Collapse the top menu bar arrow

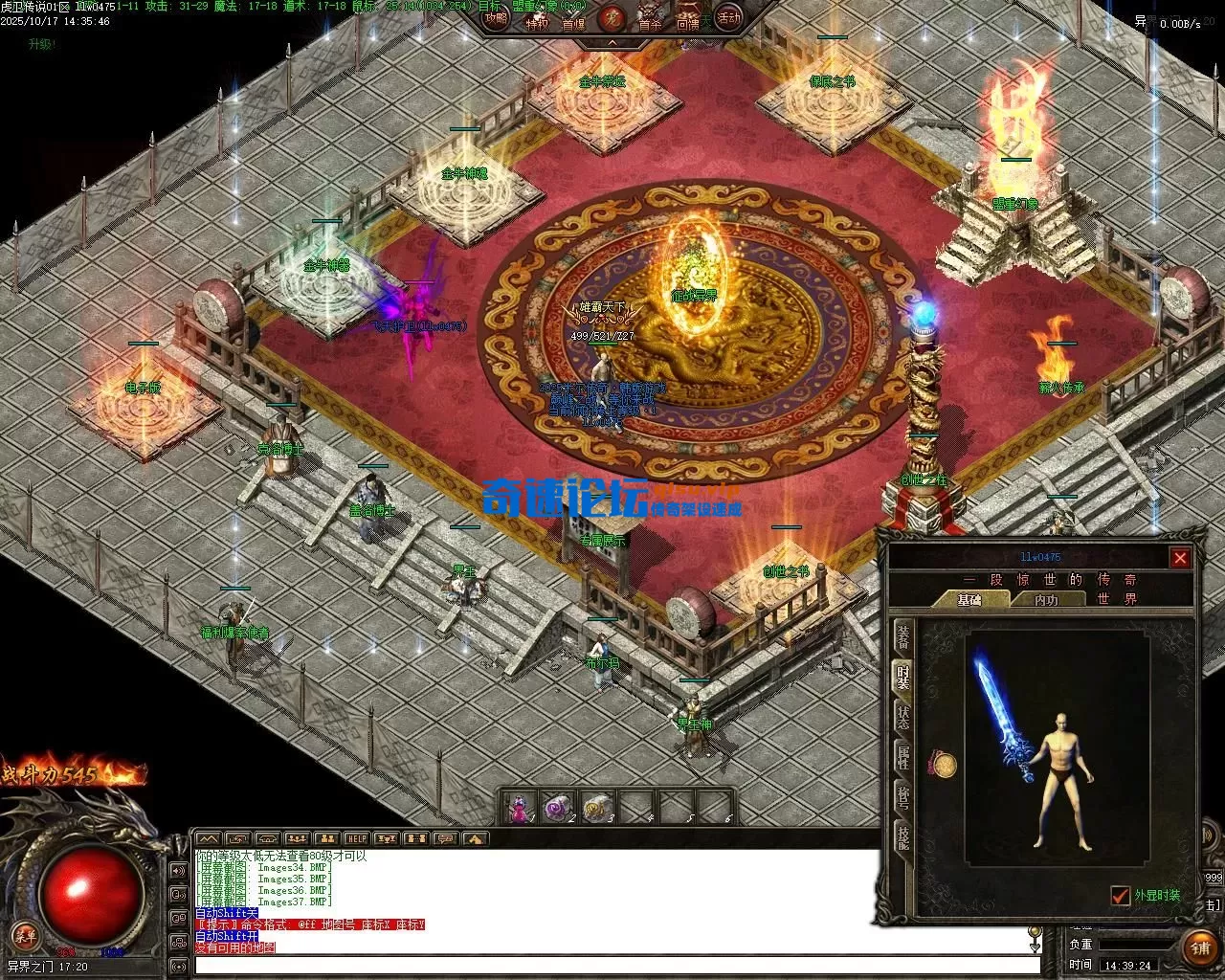pyautogui.click(x=612, y=43)
